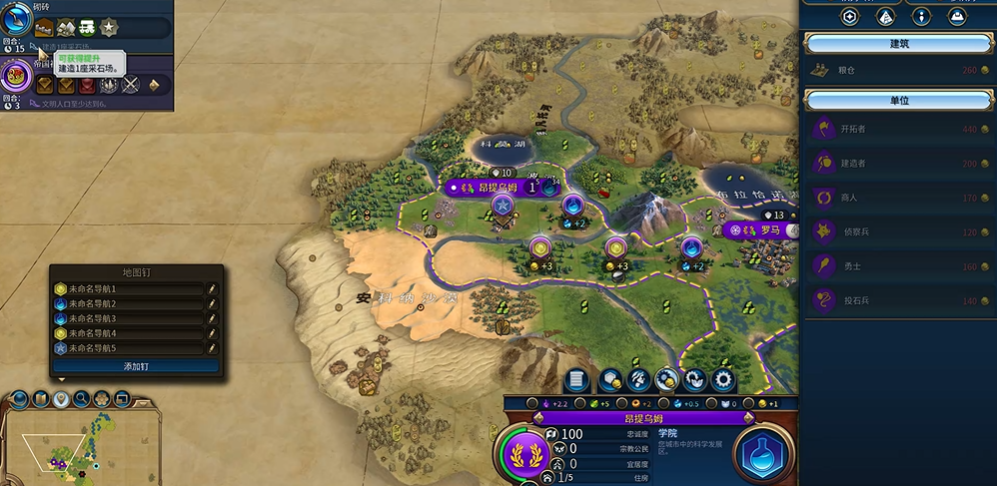Buy the 投石兵 slinger unit
The width and height of the screenshot is (997, 486).
click(x=898, y=301)
